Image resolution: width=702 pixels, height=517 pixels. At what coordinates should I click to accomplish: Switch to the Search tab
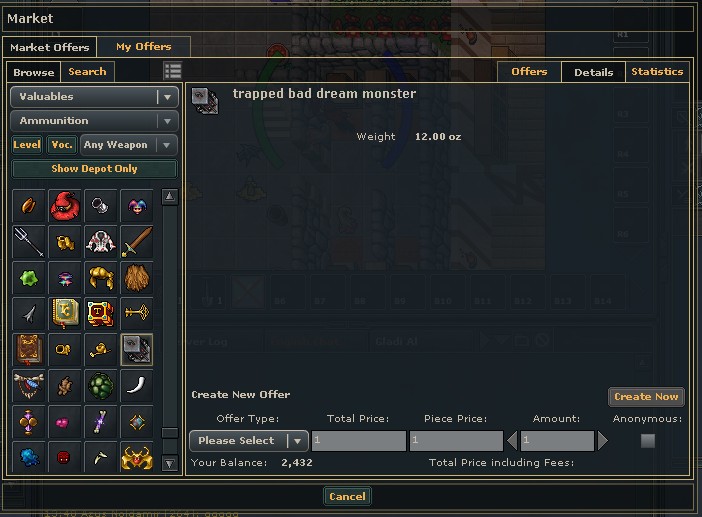click(87, 72)
